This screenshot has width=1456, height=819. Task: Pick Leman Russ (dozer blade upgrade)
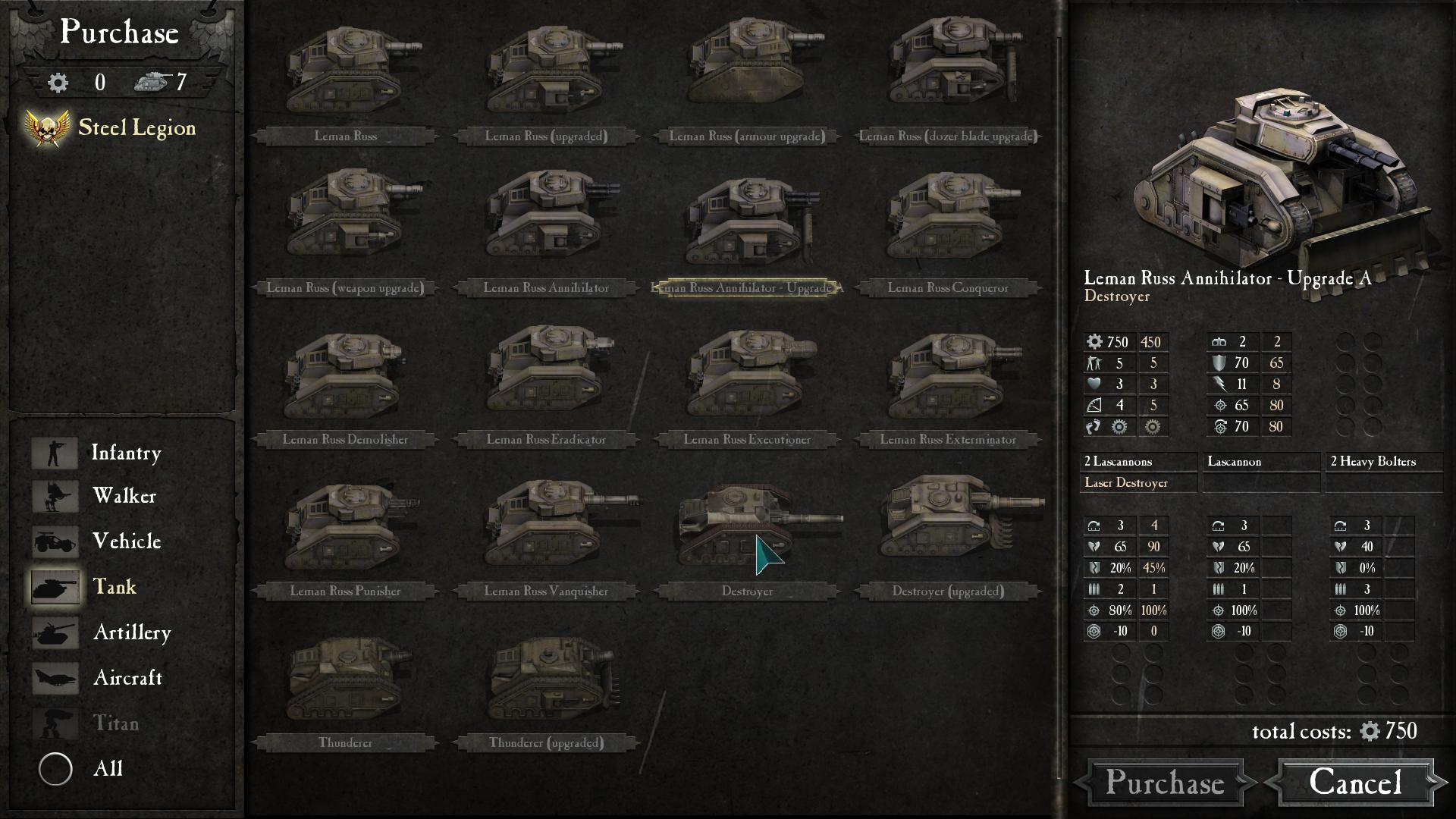click(948, 76)
